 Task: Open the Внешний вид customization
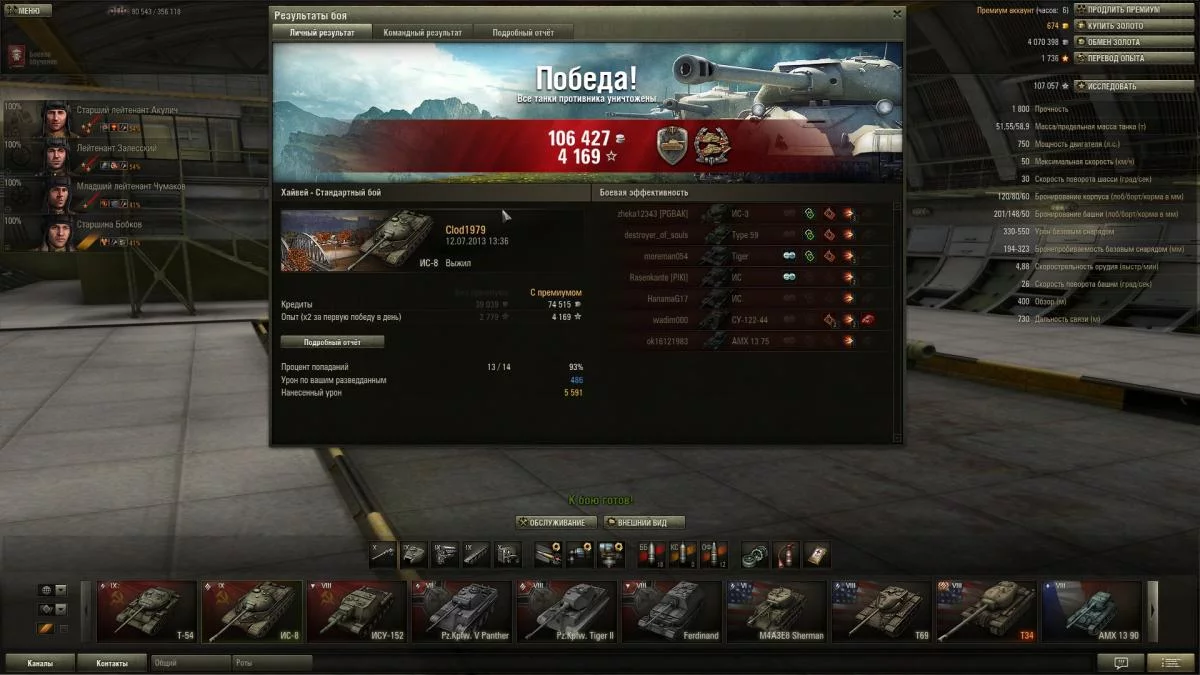tap(644, 522)
